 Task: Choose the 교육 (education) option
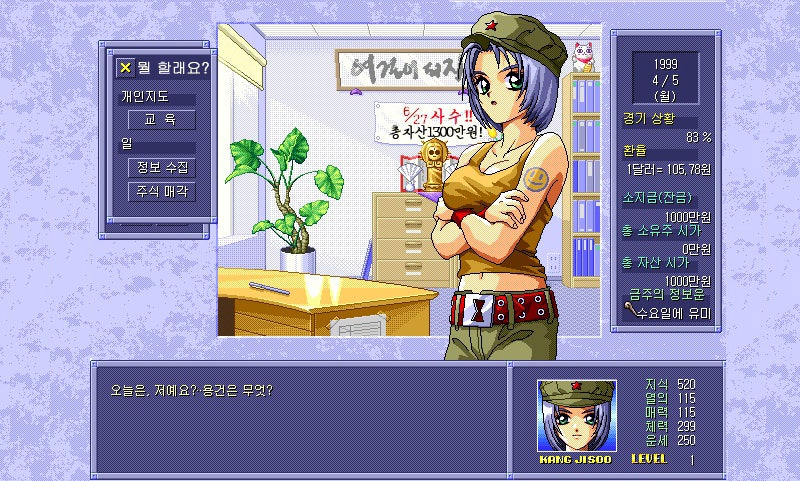161,120
